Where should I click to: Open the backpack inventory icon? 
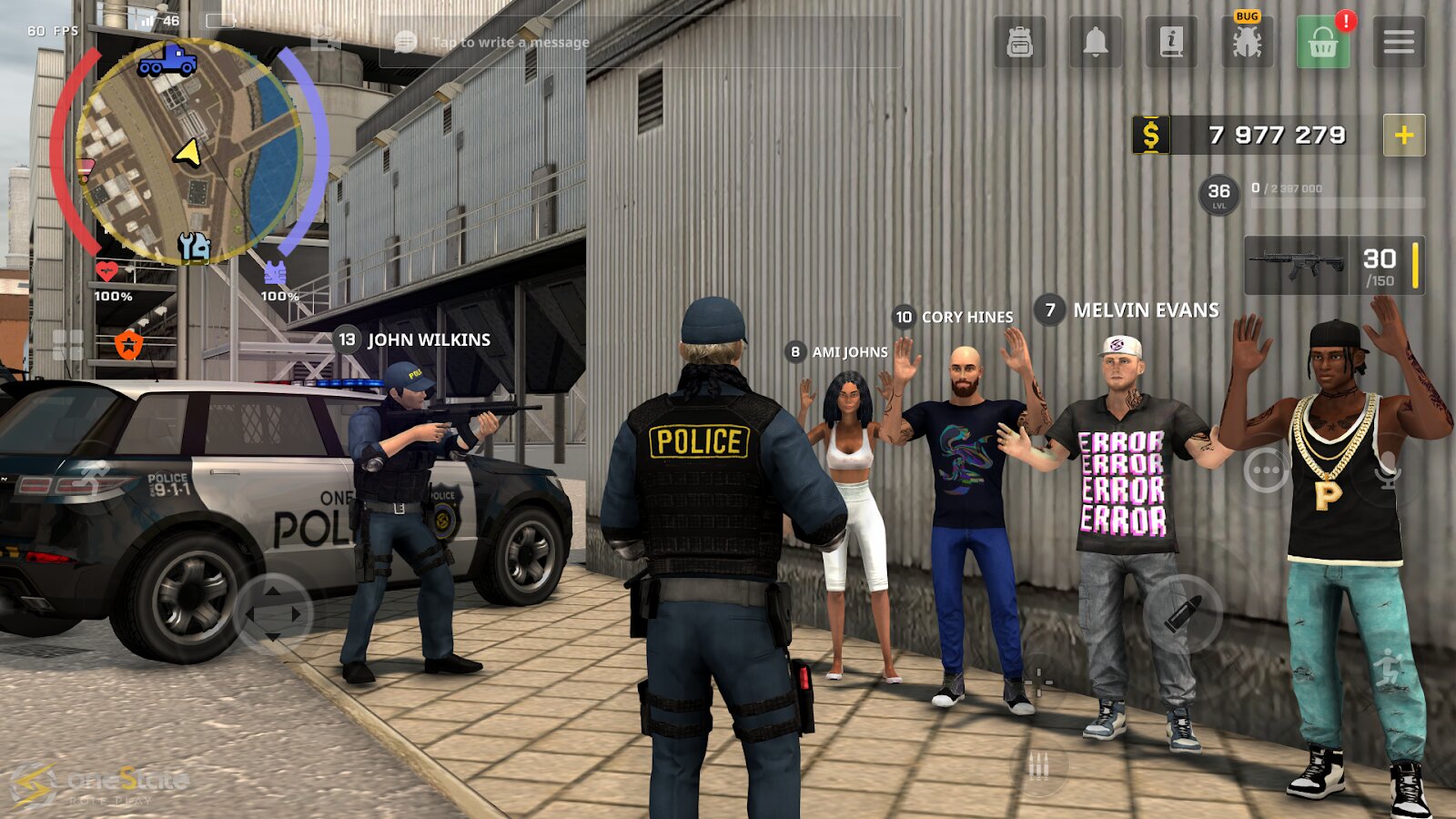tap(1019, 42)
